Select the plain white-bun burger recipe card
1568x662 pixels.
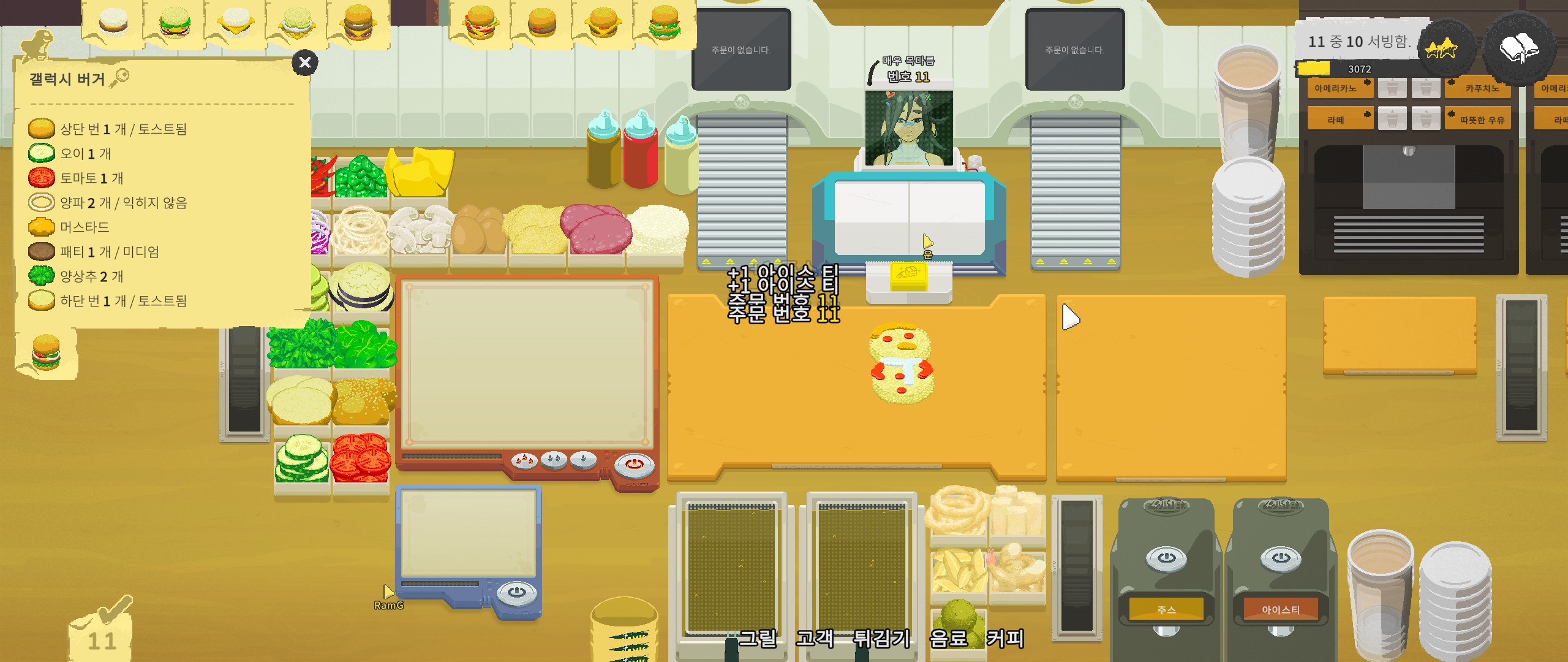113,22
